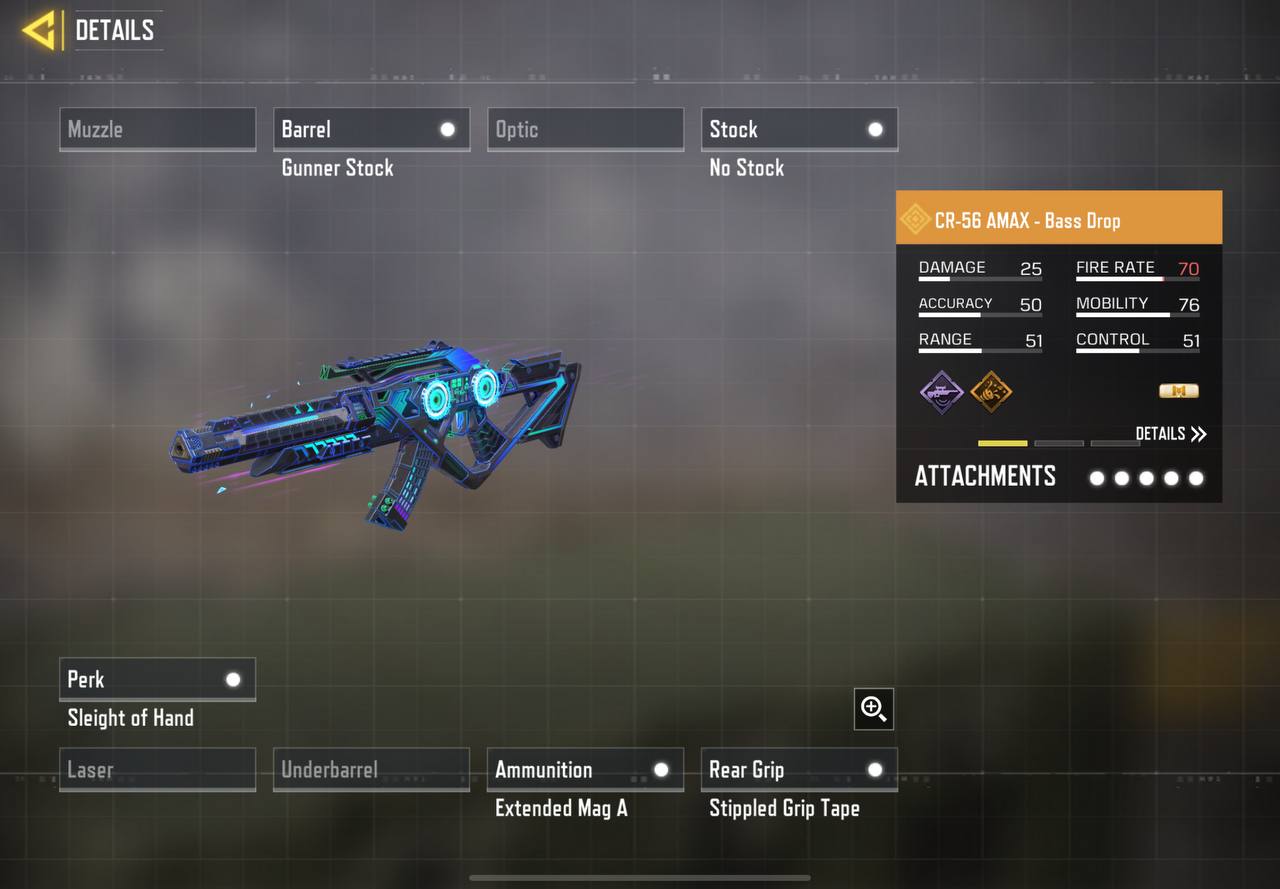Choose the Optic attachment slot
The height and width of the screenshot is (889, 1280).
(585, 129)
